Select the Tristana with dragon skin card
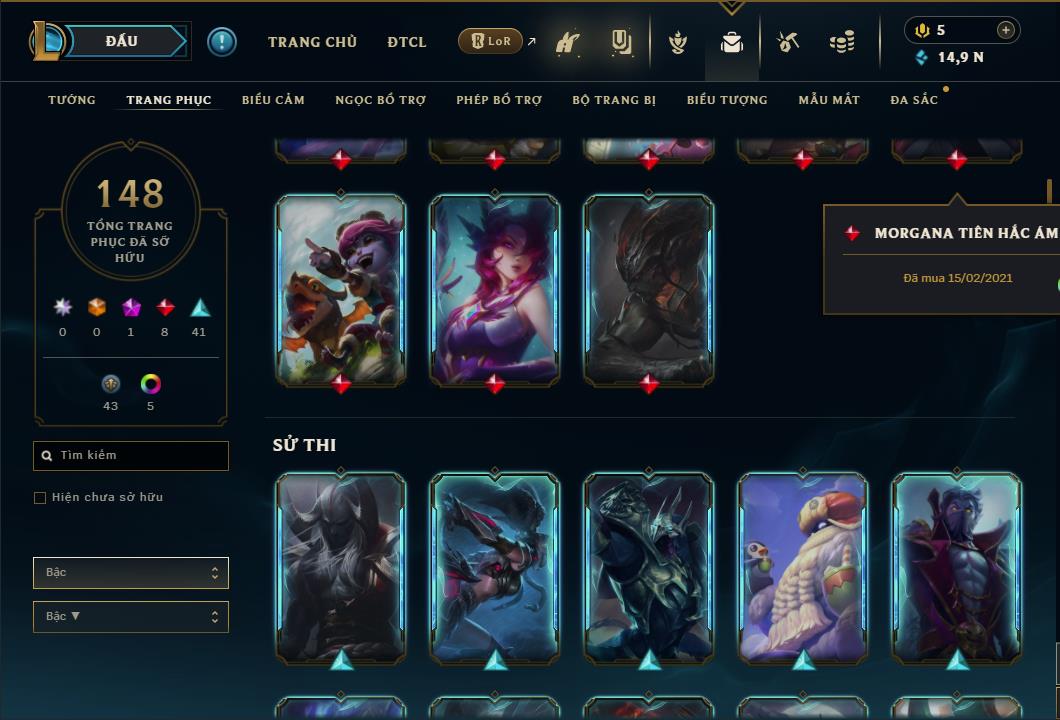 coord(341,288)
